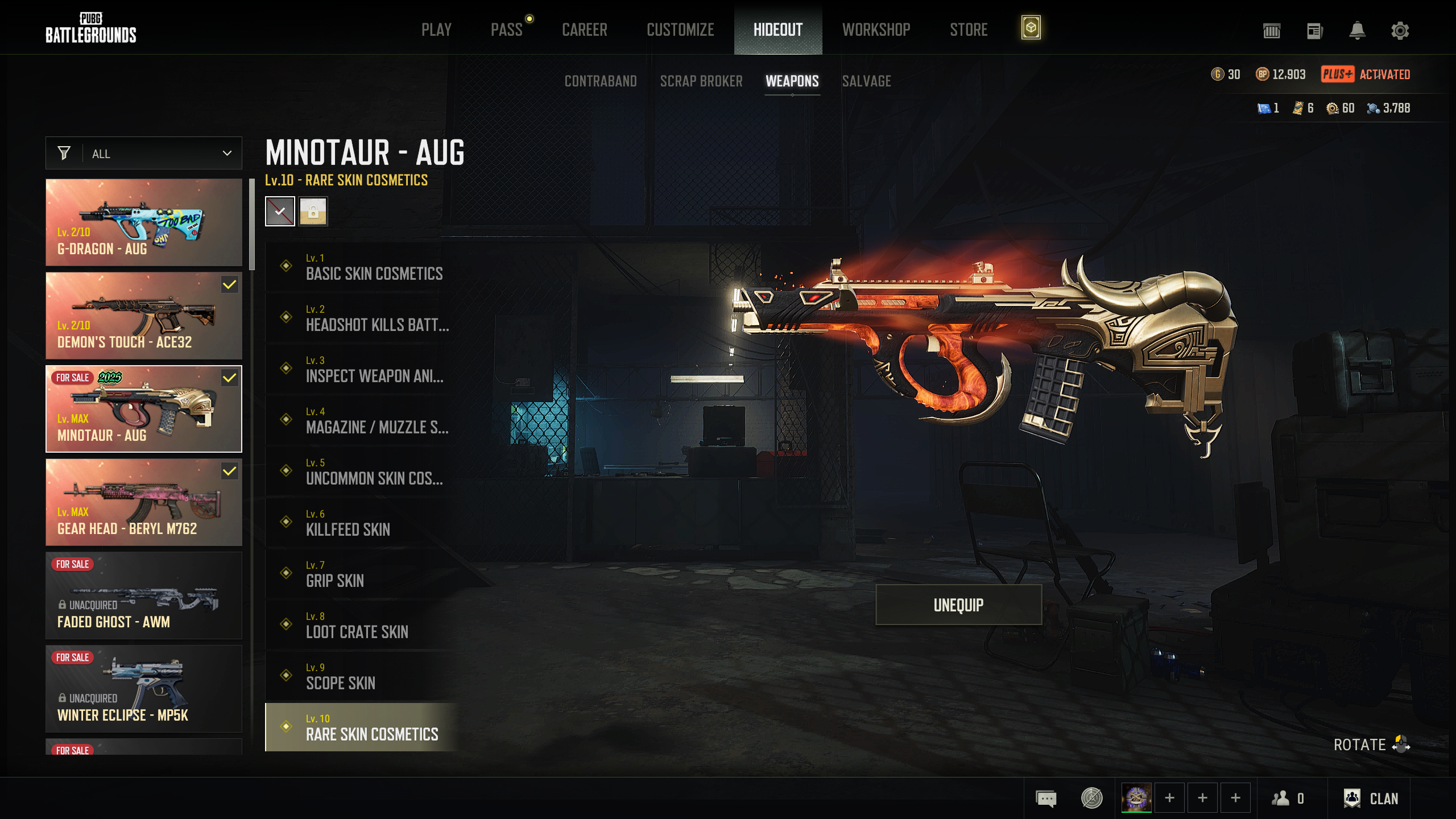
Task: Switch to the Workshop section
Action: pyautogui.click(x=876, y=30)
